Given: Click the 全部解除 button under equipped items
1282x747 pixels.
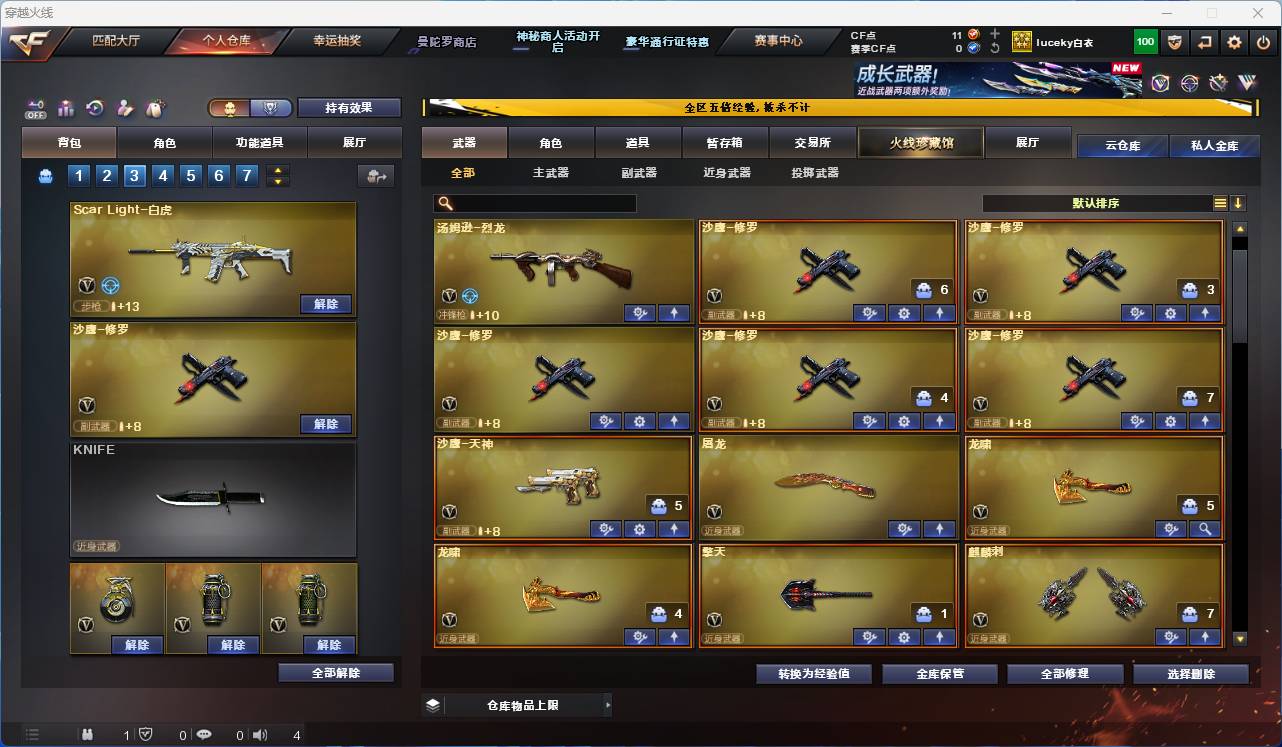Looking at the screenshot, I should pyautogui.click(x=335, y=673).
